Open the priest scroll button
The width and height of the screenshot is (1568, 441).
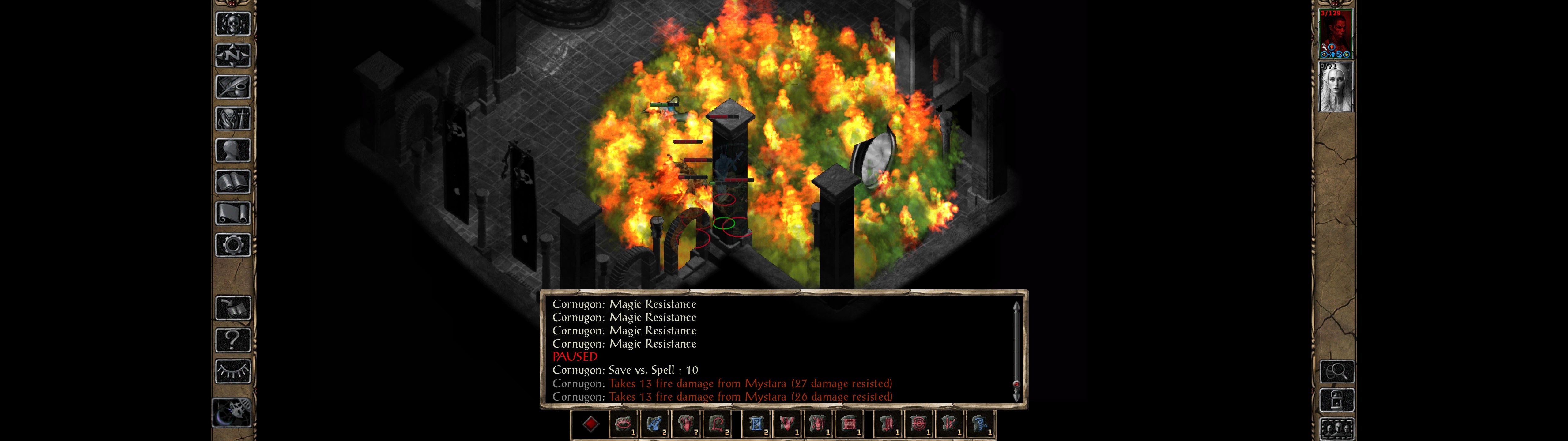point(232,213)
